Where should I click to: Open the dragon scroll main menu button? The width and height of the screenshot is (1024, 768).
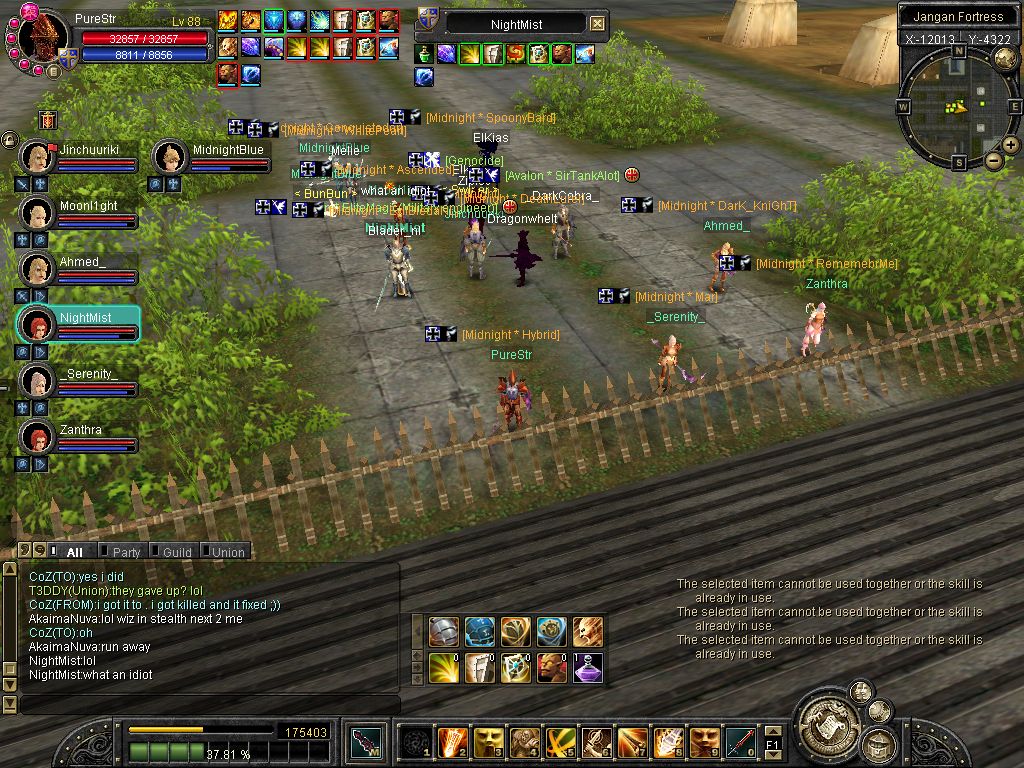tap(826, 721)
